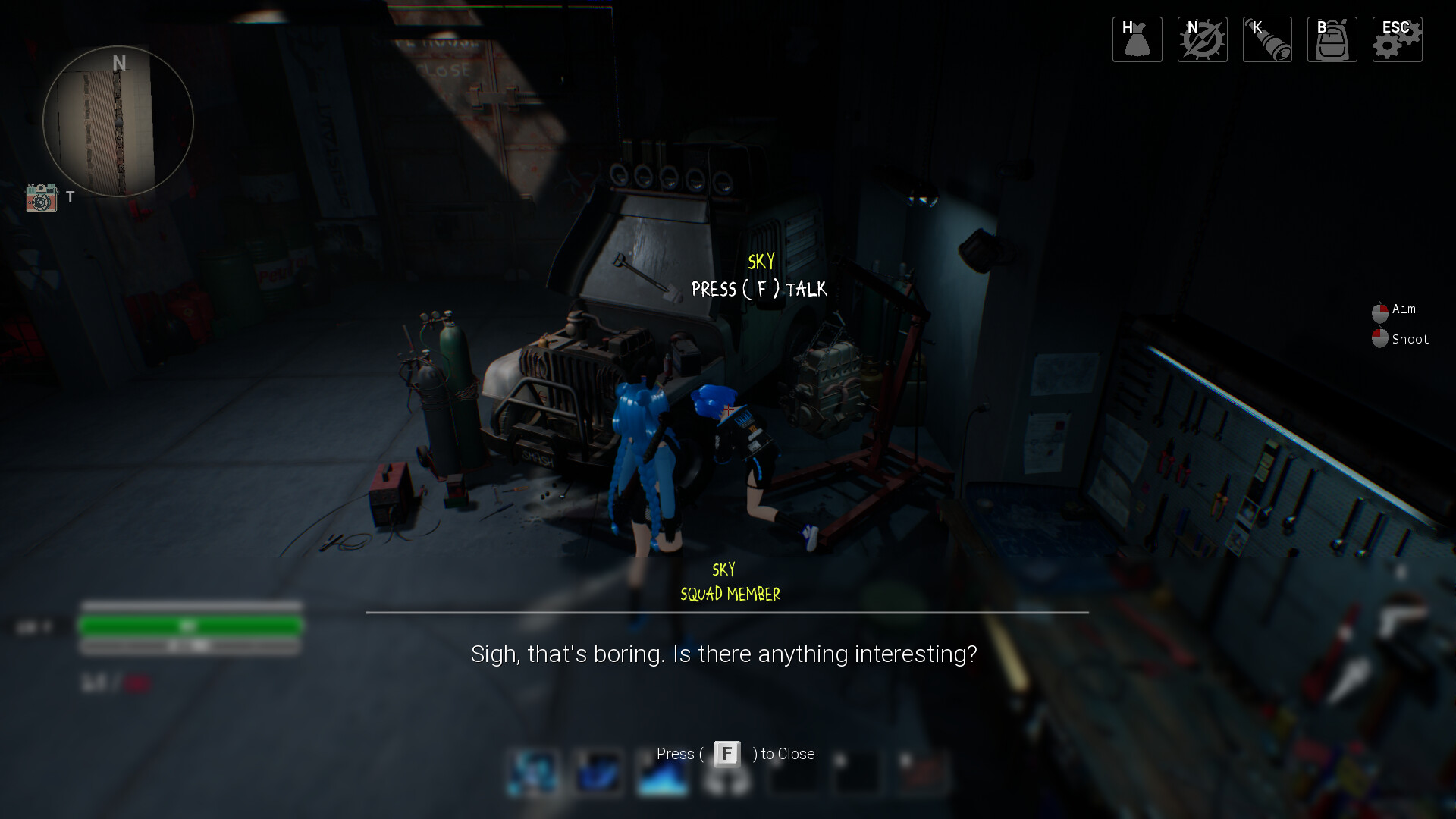Open the backpack inventory icon labeled B

[1332, 39]
